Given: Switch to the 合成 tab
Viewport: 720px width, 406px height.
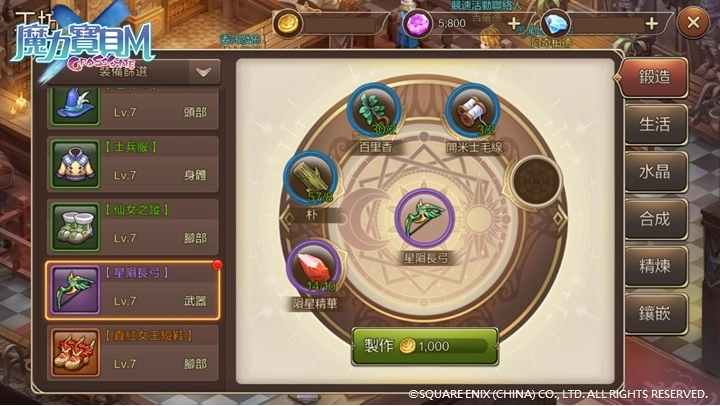Looking at the screenshot, I should tap(654, 218).
